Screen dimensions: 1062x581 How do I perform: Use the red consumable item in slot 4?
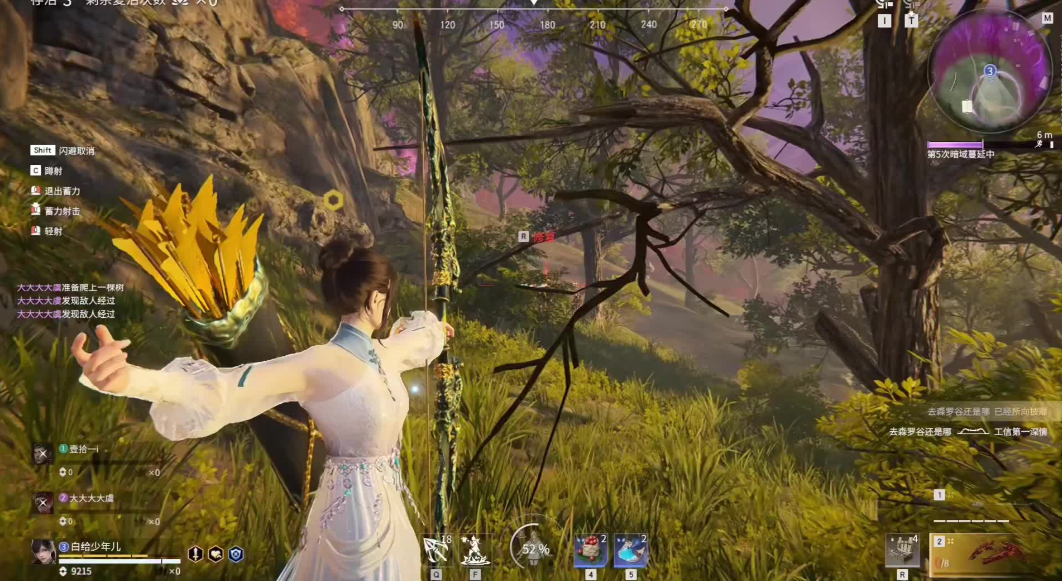[x=590, y=550]
